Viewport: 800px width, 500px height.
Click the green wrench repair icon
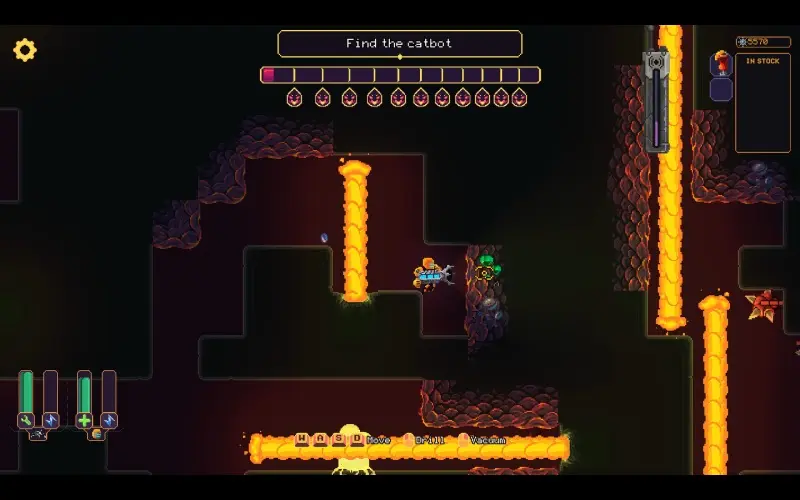[x=26, y=420]
